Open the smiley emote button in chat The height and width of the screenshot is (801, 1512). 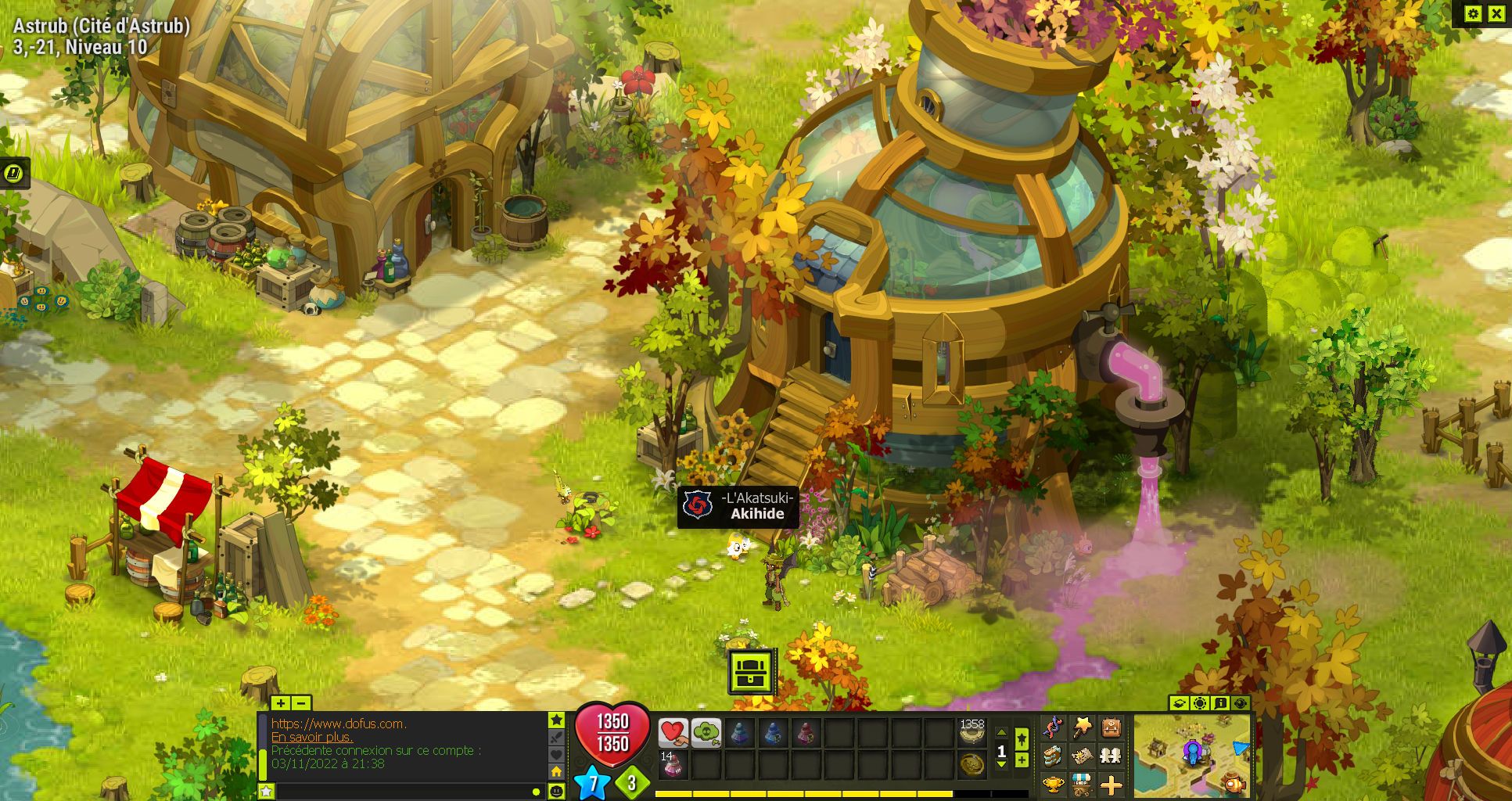[556, 791]
